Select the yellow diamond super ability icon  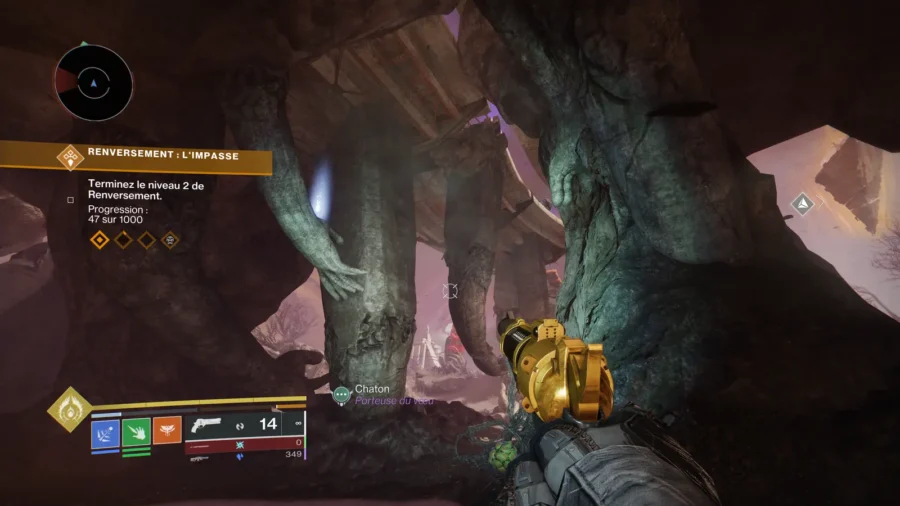(69, 408)
